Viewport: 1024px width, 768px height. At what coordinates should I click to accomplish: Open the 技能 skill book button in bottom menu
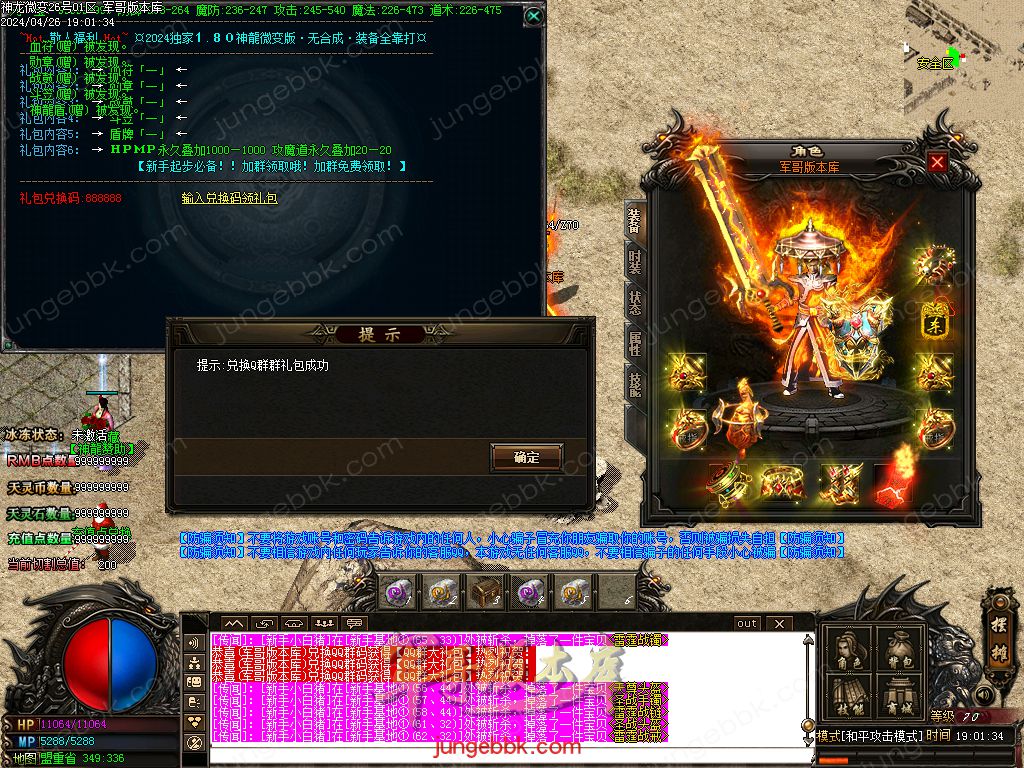tap(848, 696)
